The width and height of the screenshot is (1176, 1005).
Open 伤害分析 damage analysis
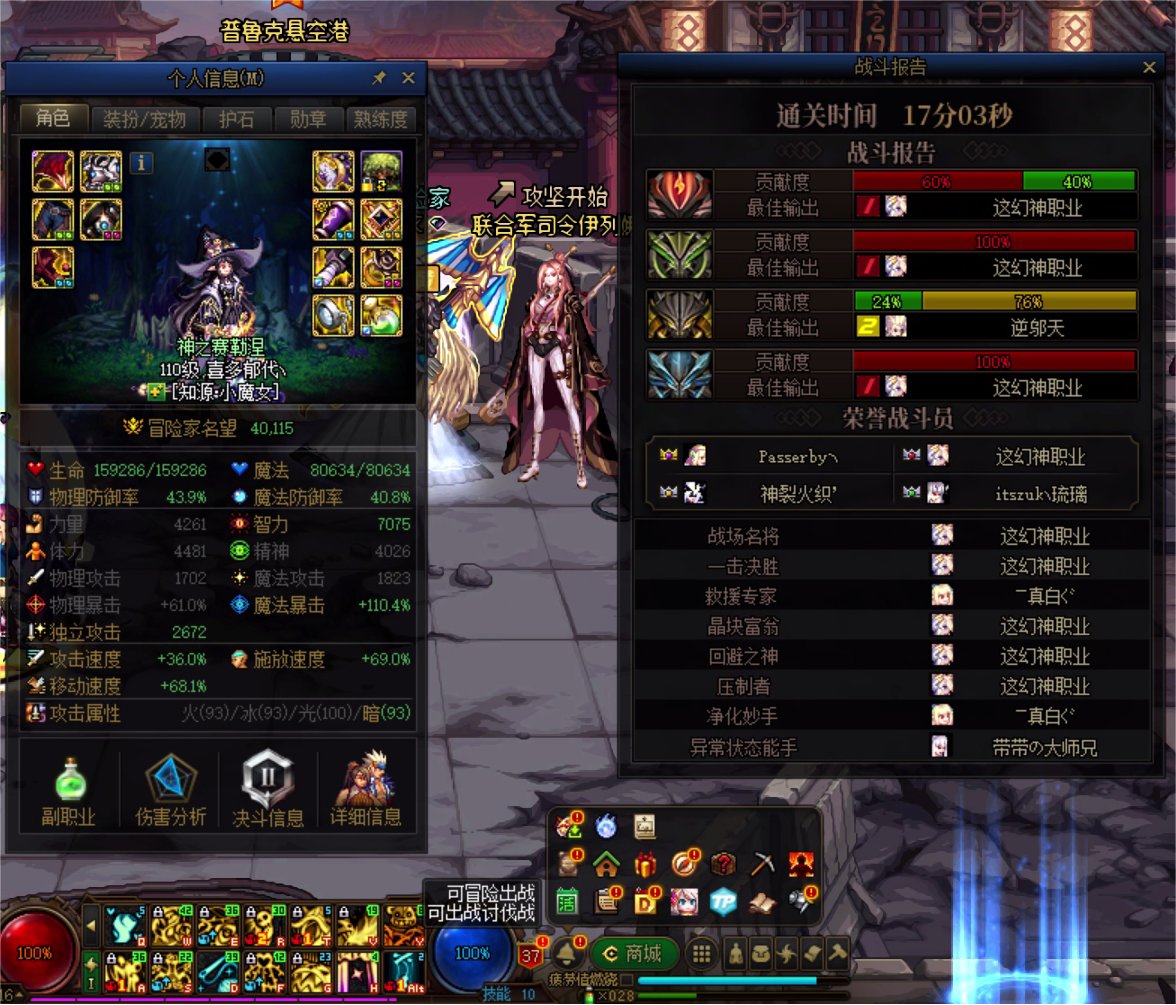point(170,791)
